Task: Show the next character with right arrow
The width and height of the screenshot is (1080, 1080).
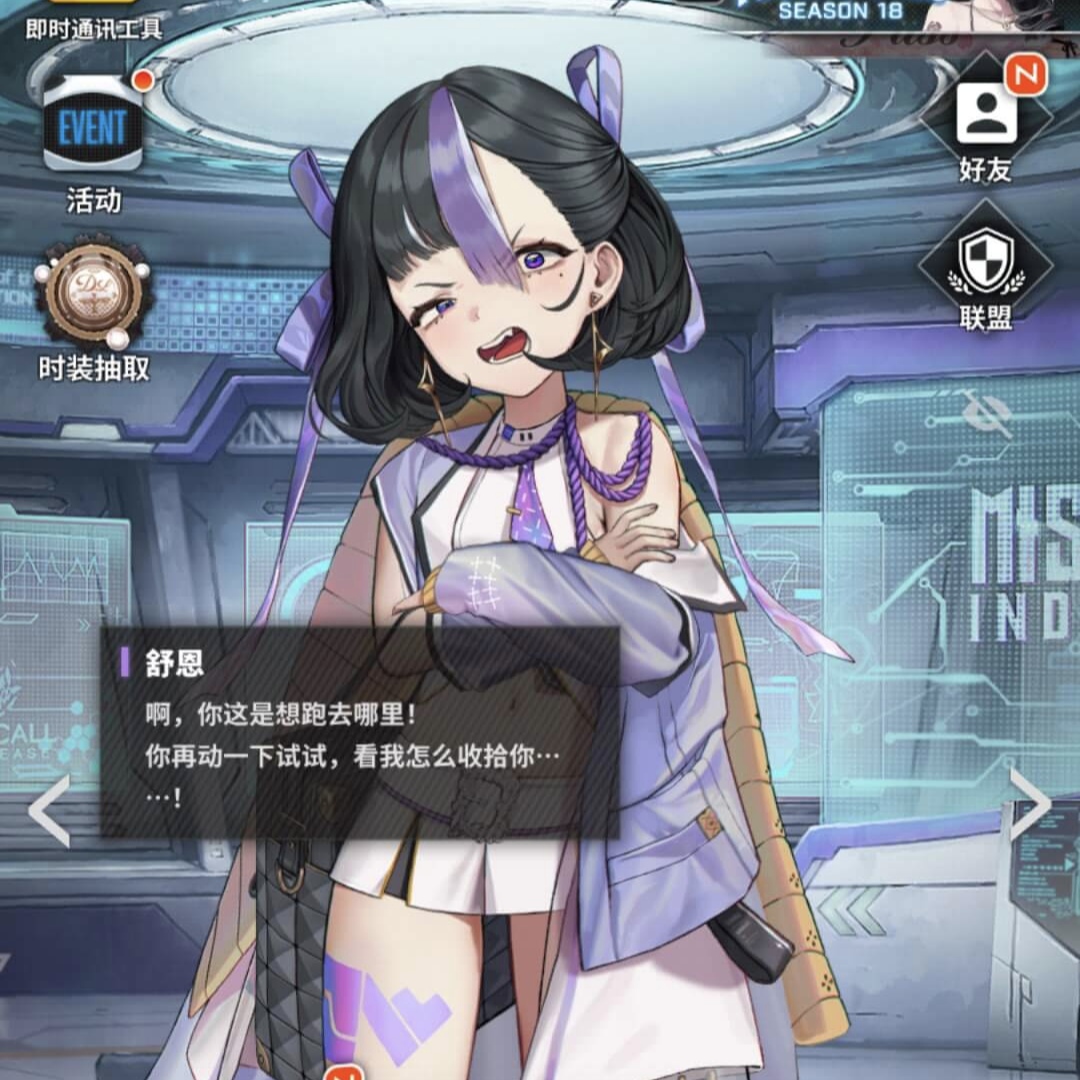Action: pos(1030,803)
